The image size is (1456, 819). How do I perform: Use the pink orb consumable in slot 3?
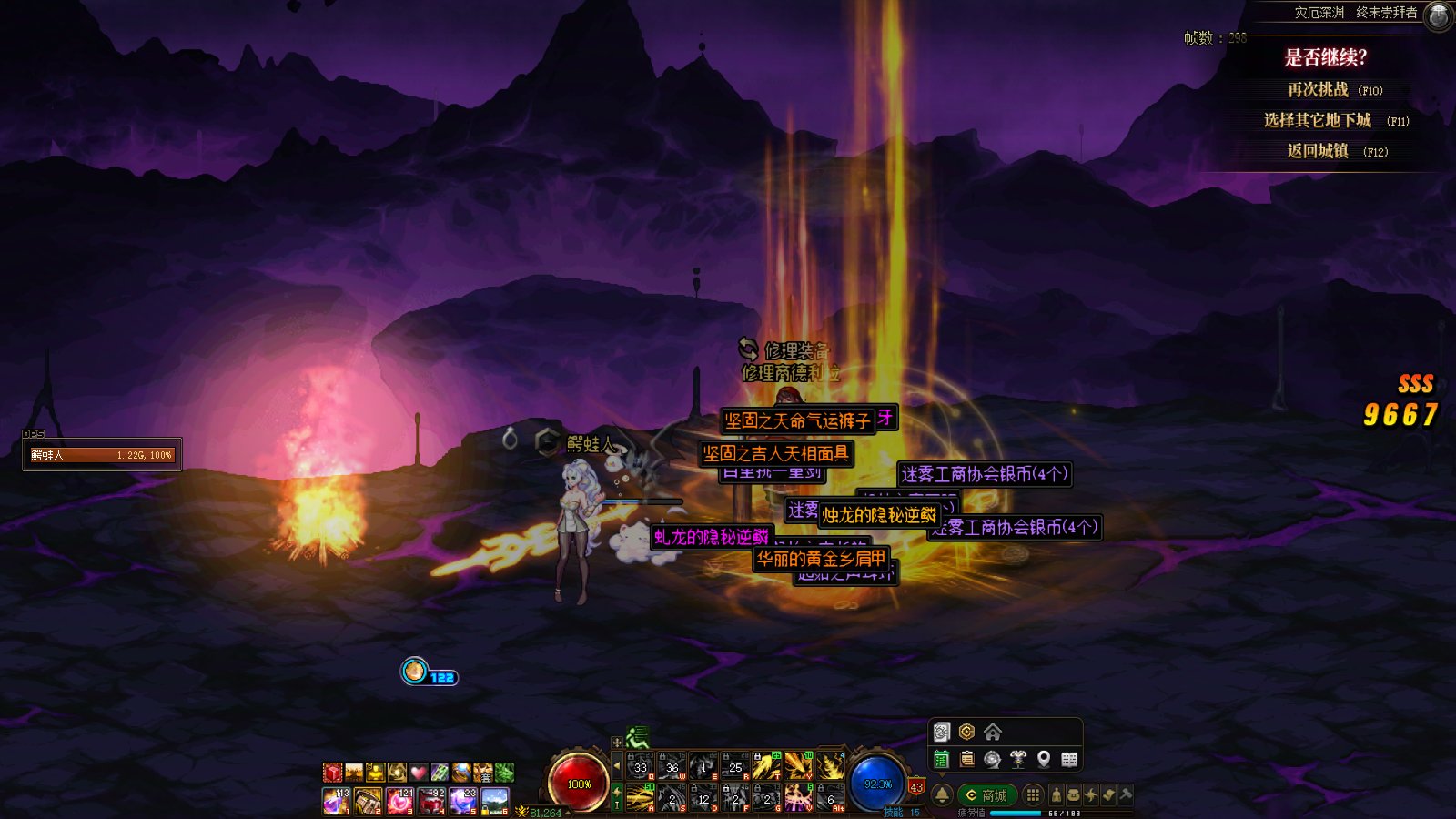click(x=399, y=802)
